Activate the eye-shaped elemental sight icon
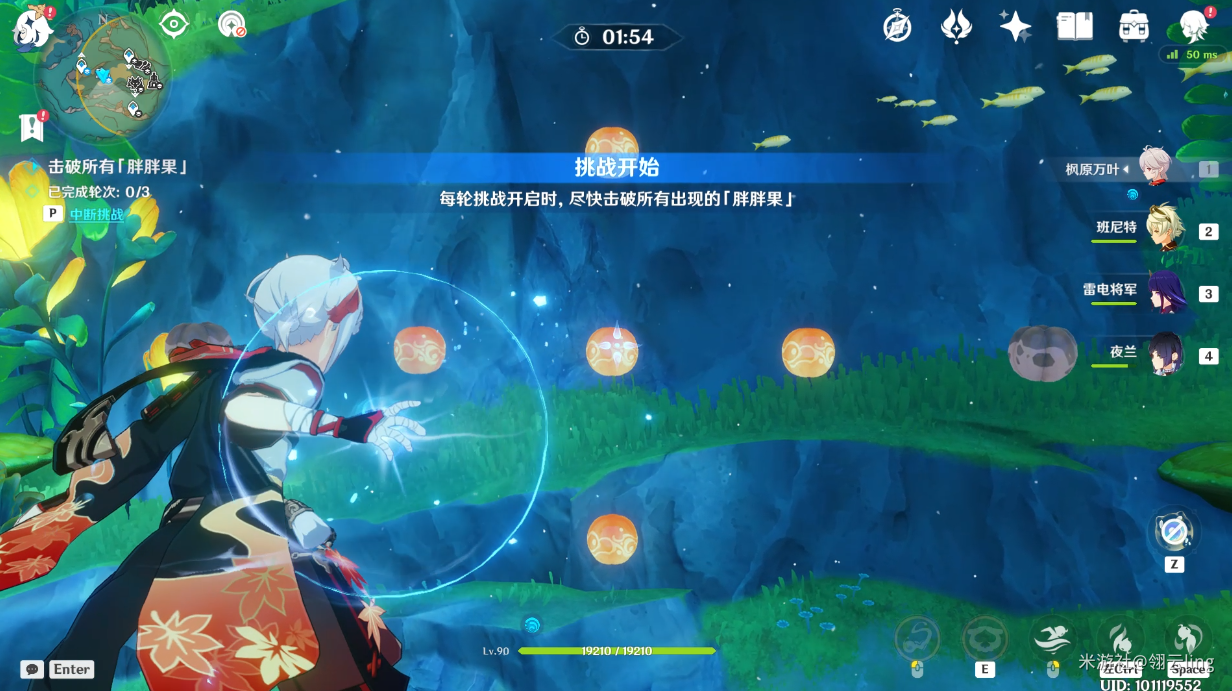 pyautogui.click(x=175, y=24)
